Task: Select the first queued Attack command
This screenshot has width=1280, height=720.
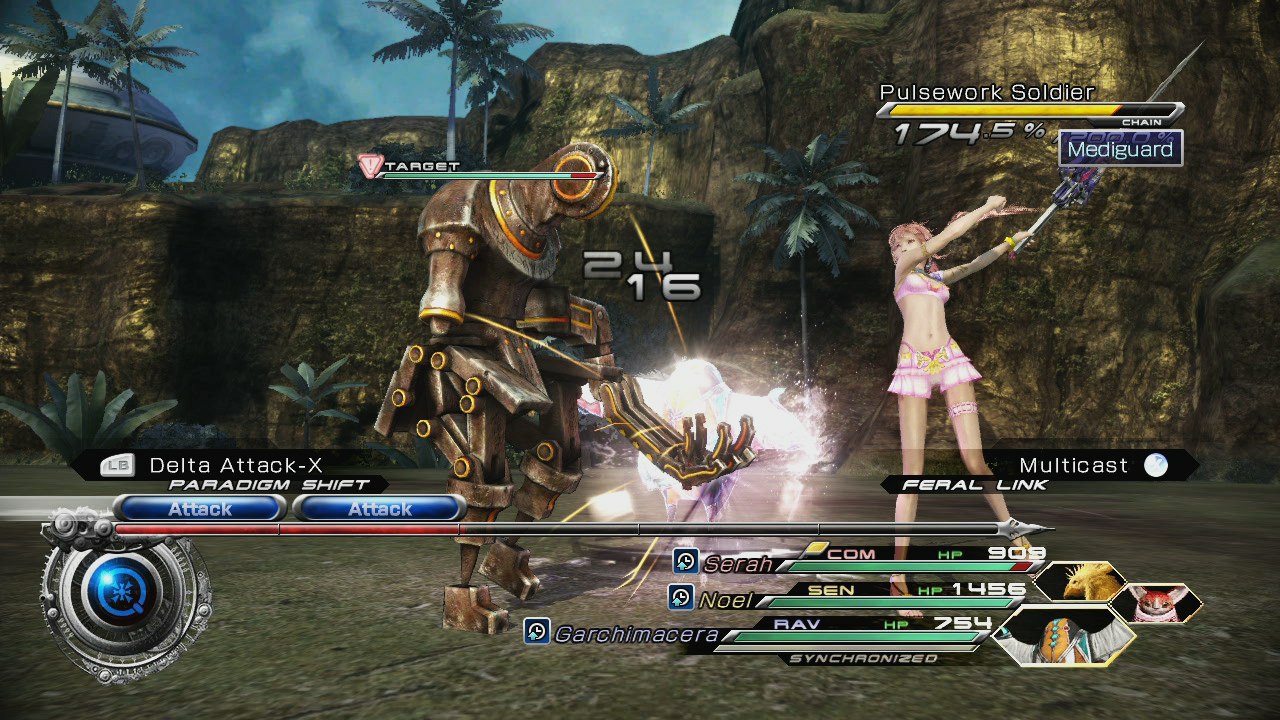Action: pyautogui.click(x=200, y=508)
